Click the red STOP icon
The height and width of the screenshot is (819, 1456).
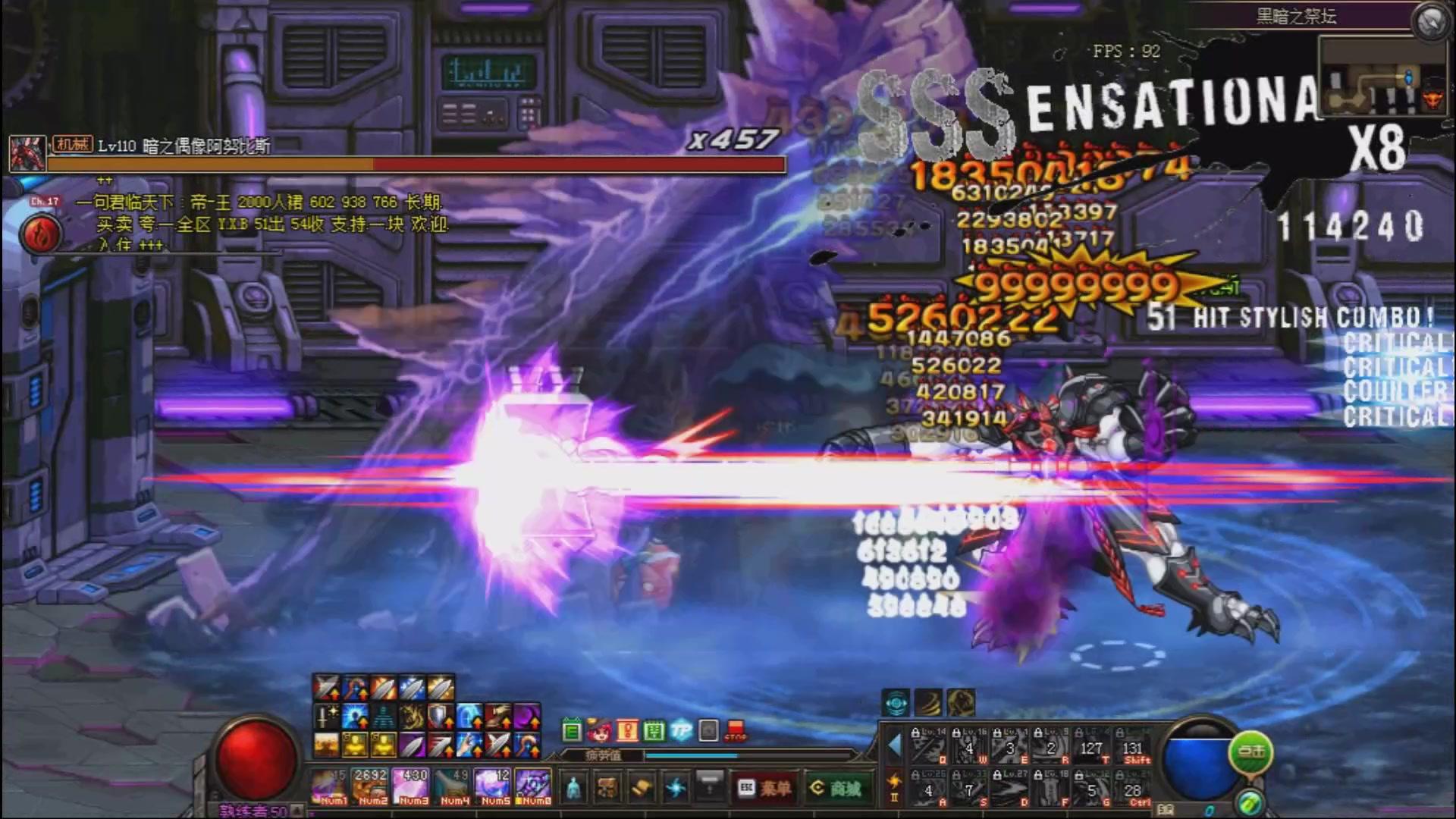(x=735, y=731)
